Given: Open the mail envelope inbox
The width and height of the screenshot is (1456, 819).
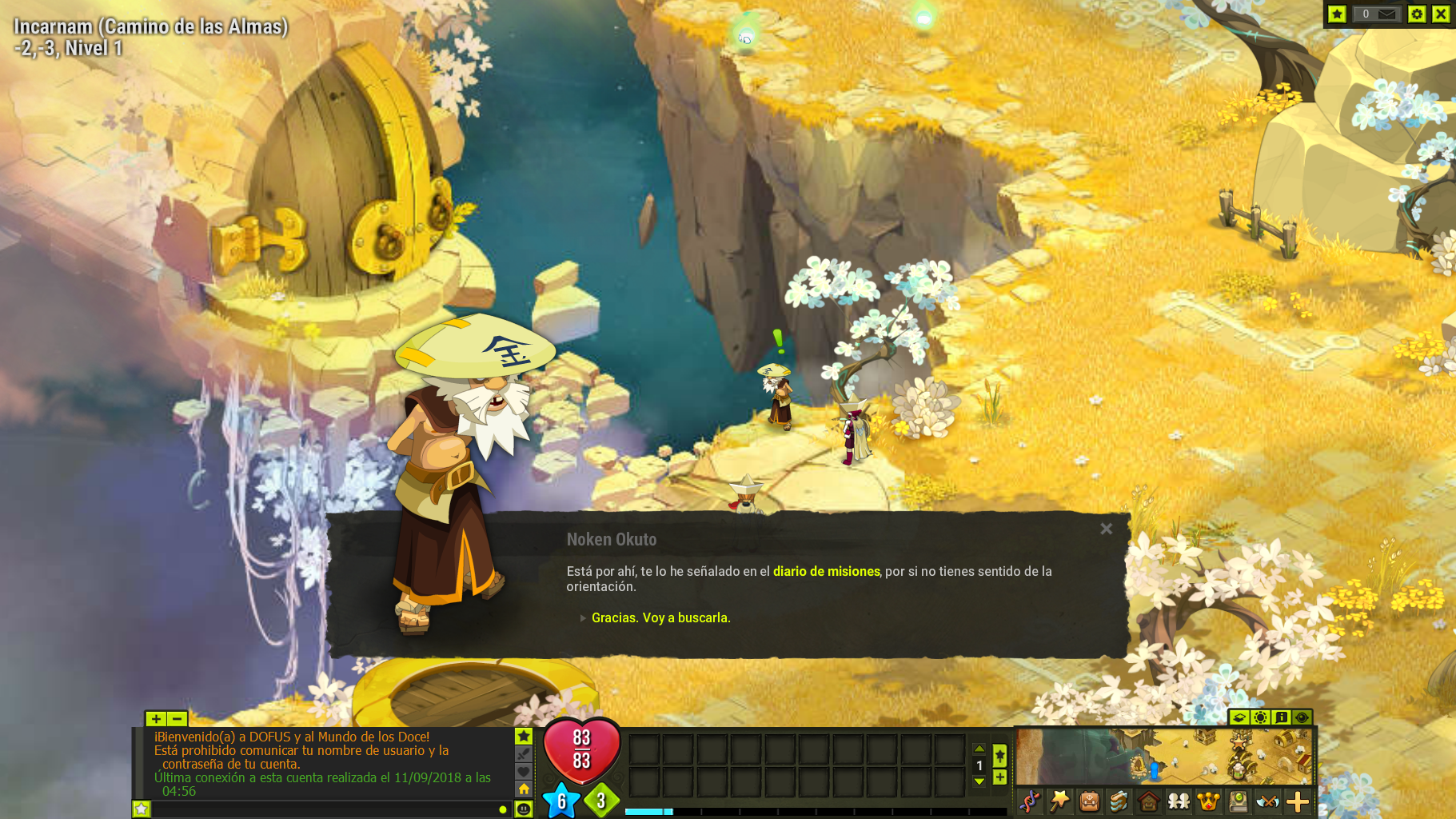Looking at the screenshot, I should [1386, 14].
